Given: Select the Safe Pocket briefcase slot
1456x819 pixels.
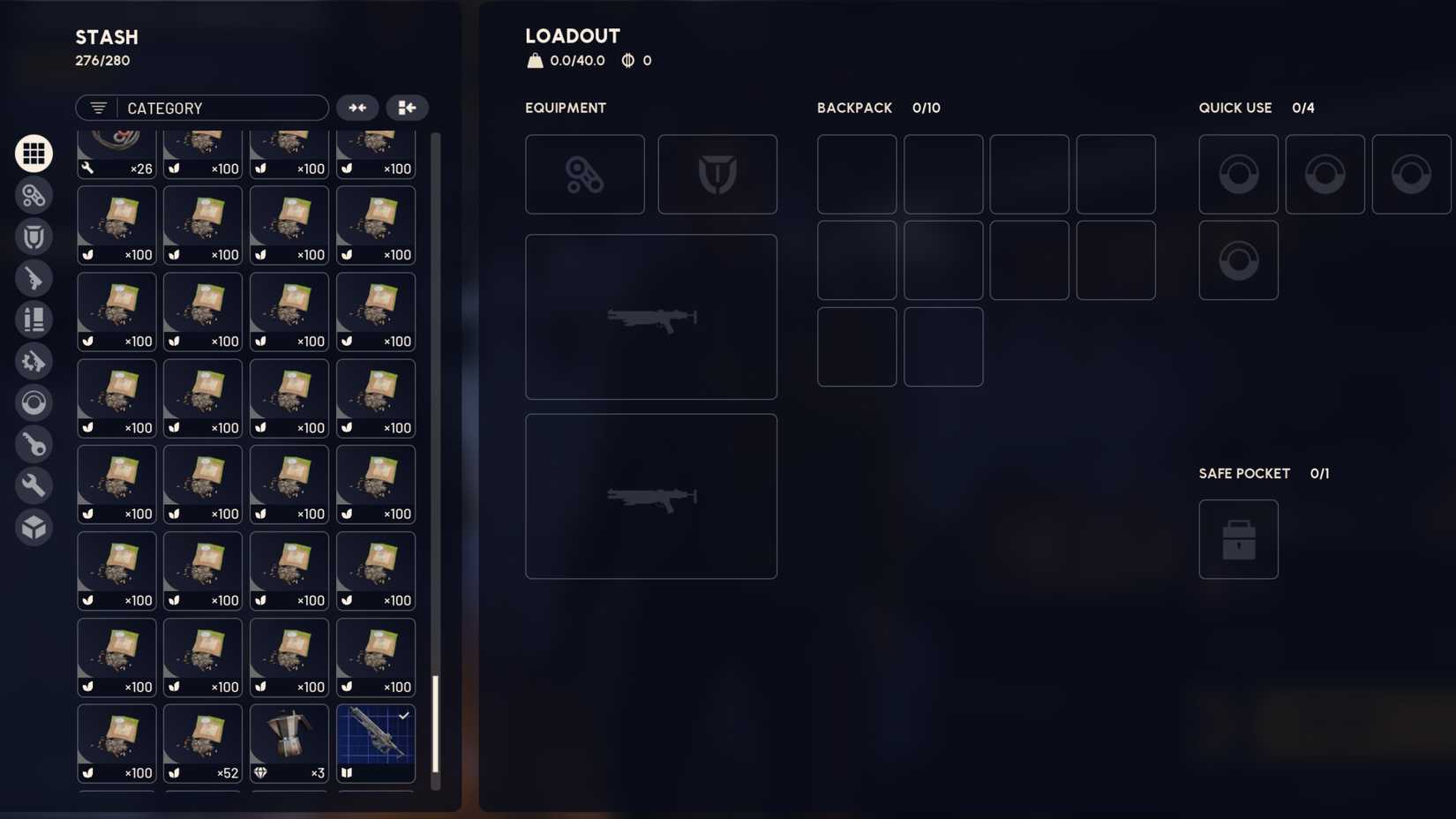Looking at the screenshot, I should [1238, 539].
